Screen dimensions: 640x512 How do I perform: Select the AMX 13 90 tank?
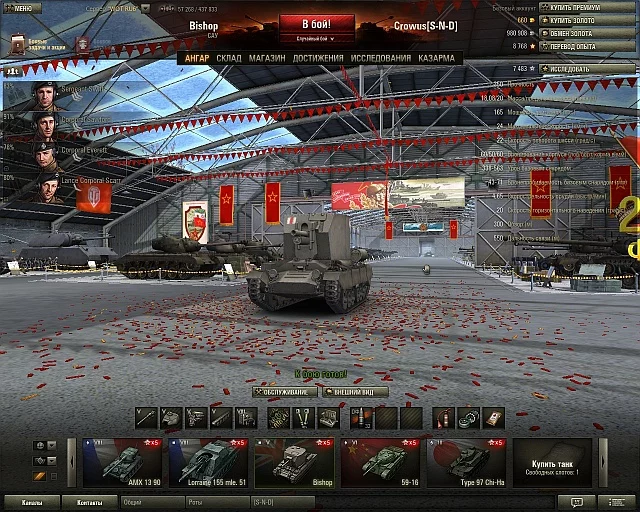(x=122, y=463)
